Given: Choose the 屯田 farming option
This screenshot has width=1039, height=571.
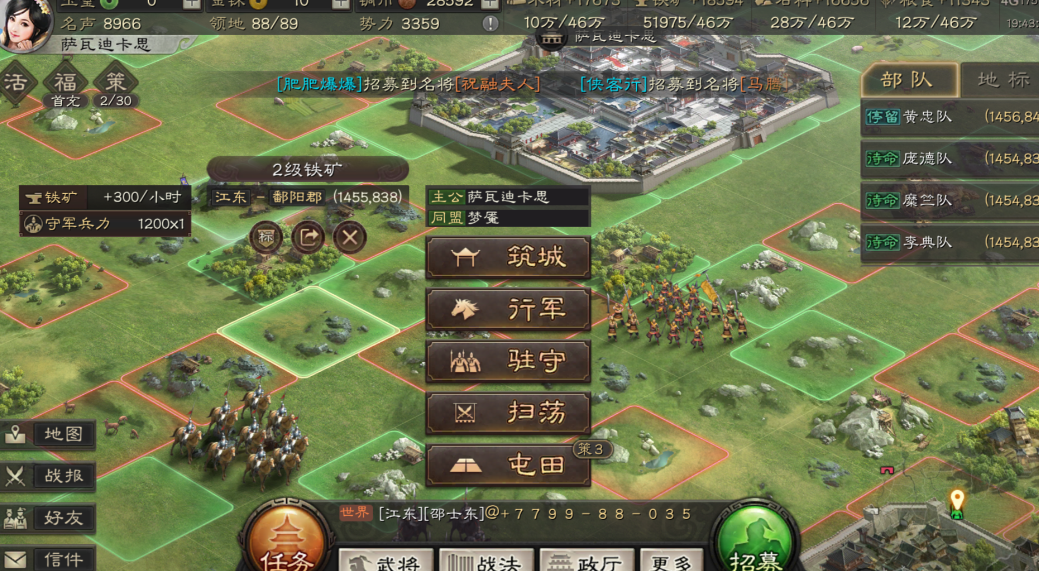Looking at the screenshot, I should click(x=508, y=465).
